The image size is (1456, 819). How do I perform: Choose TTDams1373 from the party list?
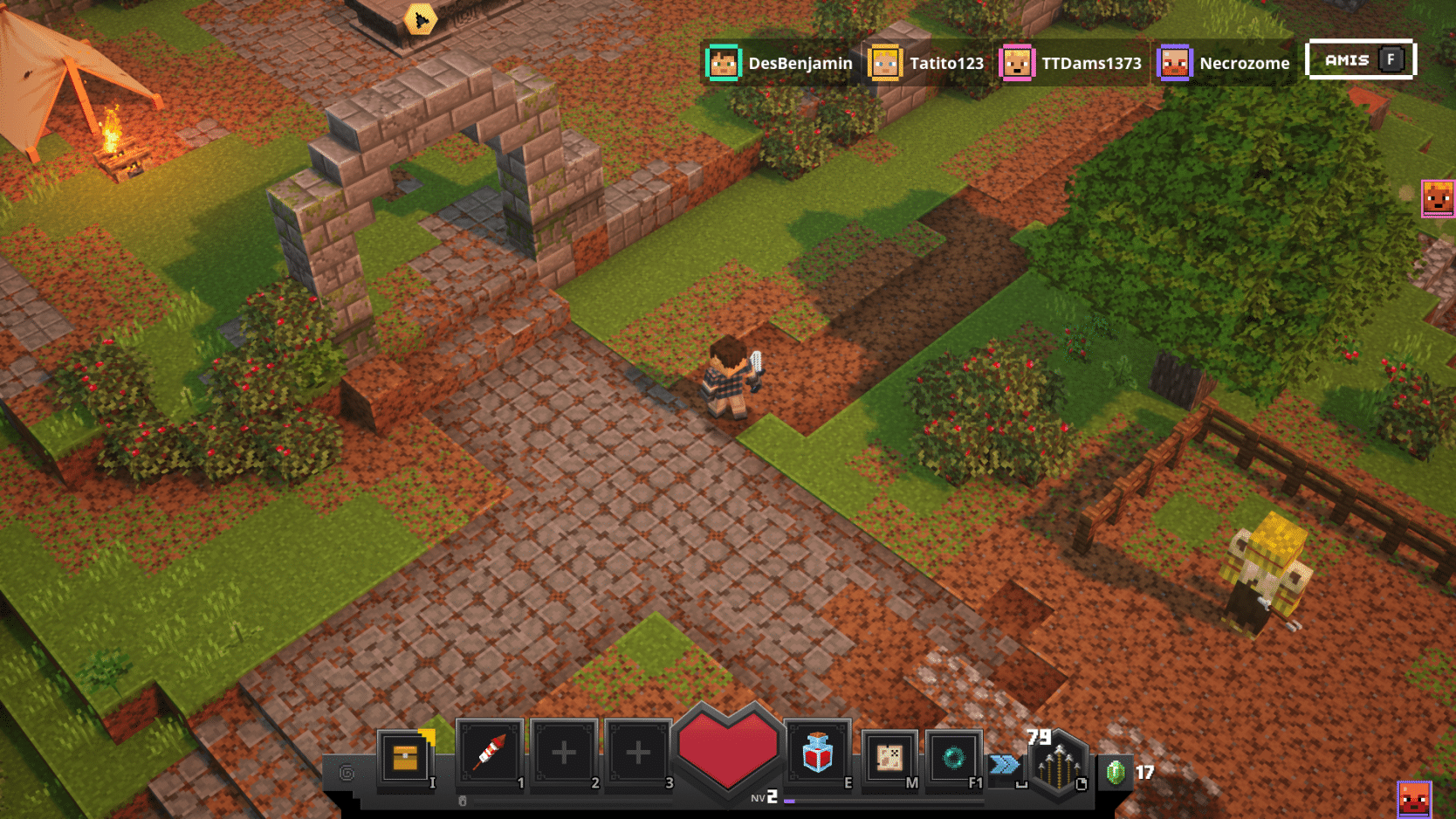1072,63
